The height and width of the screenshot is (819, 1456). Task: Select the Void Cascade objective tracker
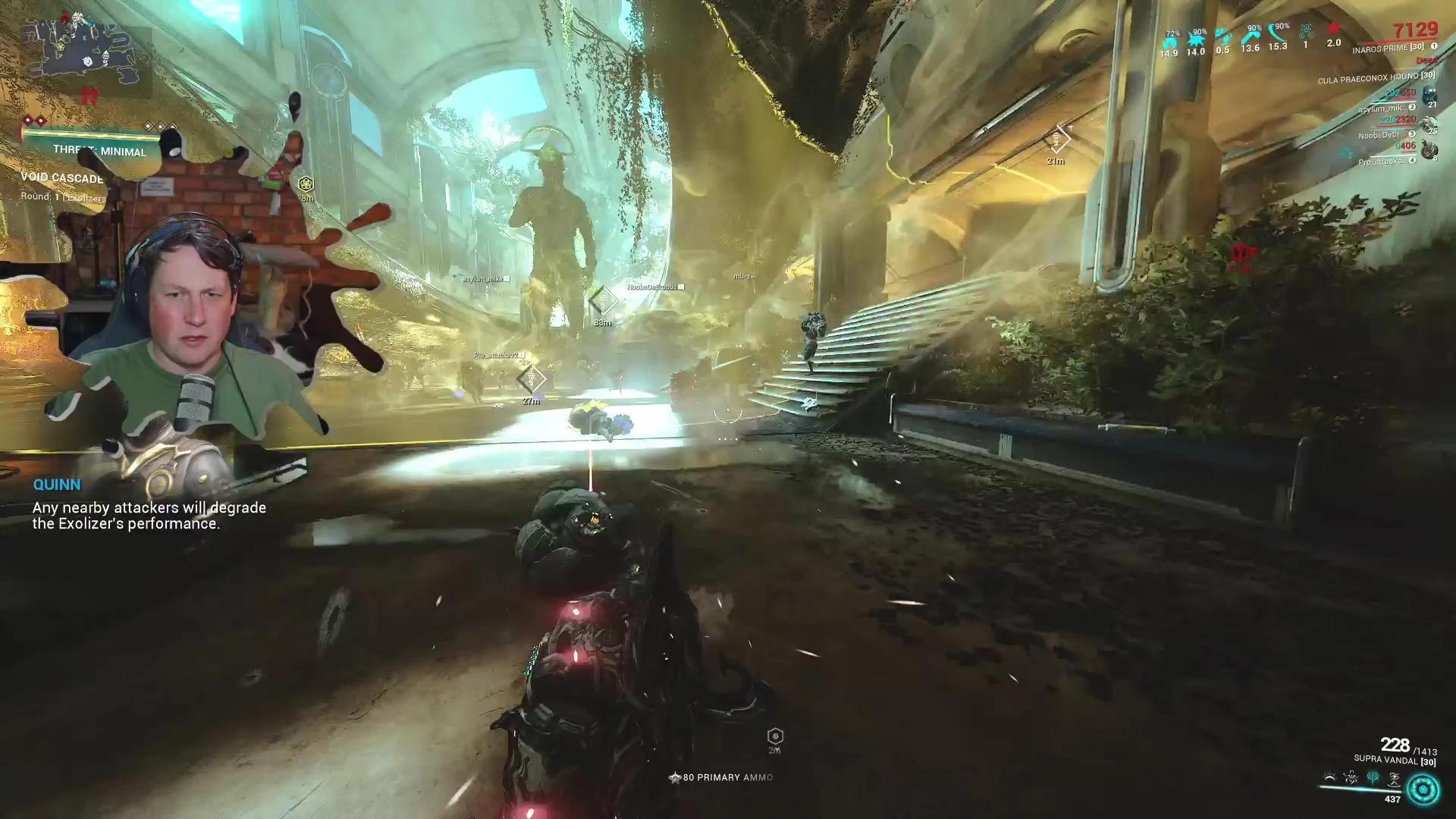(x=62, y=178)
